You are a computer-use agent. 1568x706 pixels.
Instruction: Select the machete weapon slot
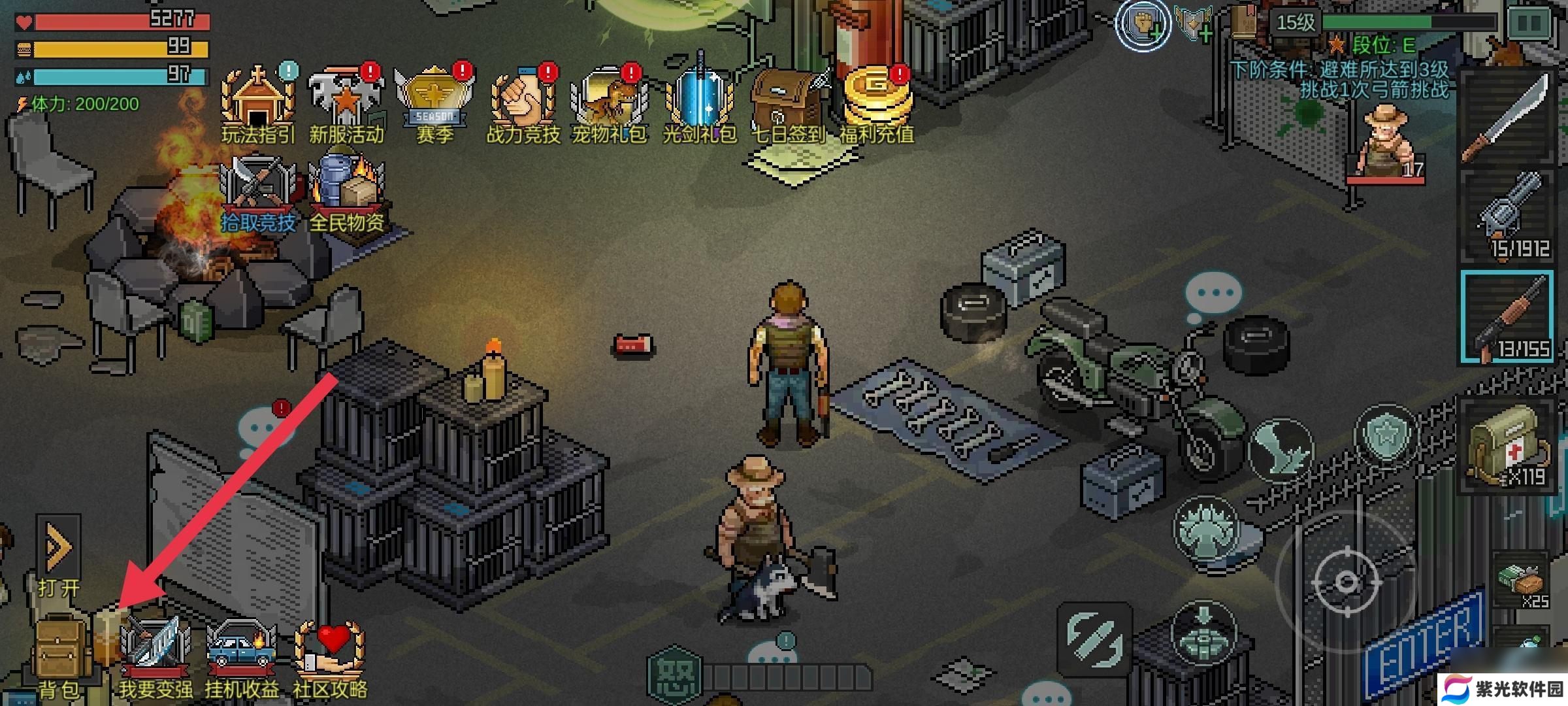(x=1507, y=118)
